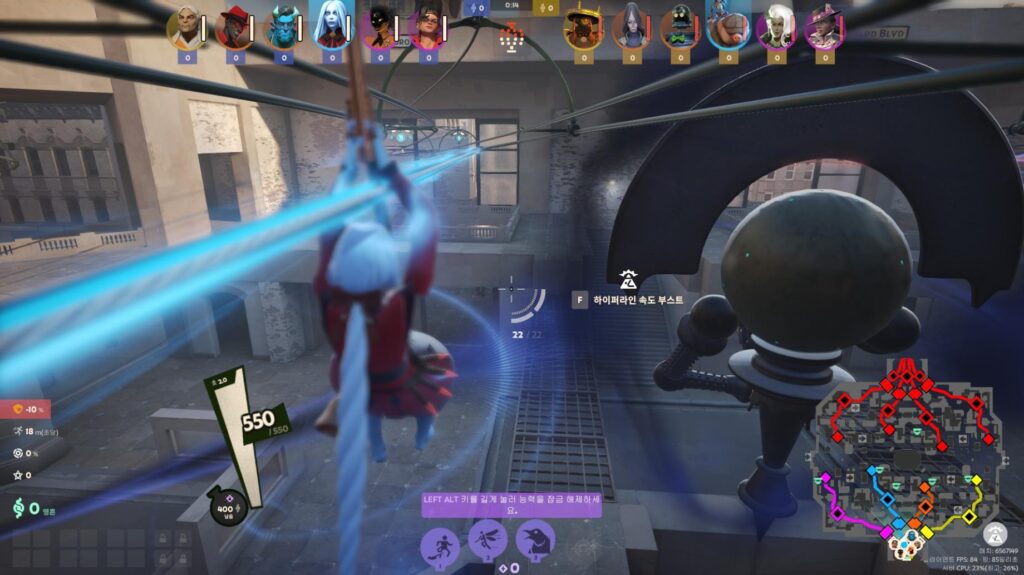Select the running figure ability icon
This screenshot has height=575, width=1024.
[440, 544]
